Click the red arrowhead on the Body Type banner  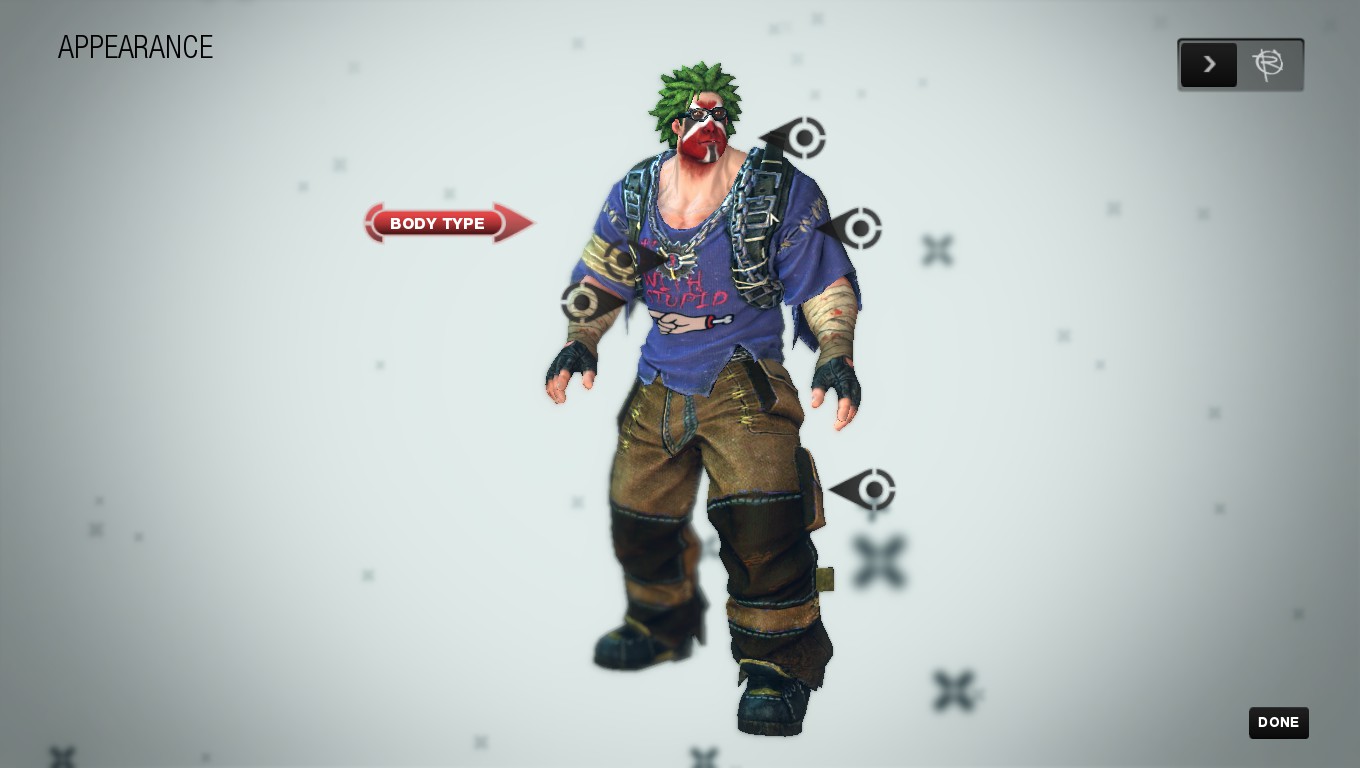tap(515, 223)
